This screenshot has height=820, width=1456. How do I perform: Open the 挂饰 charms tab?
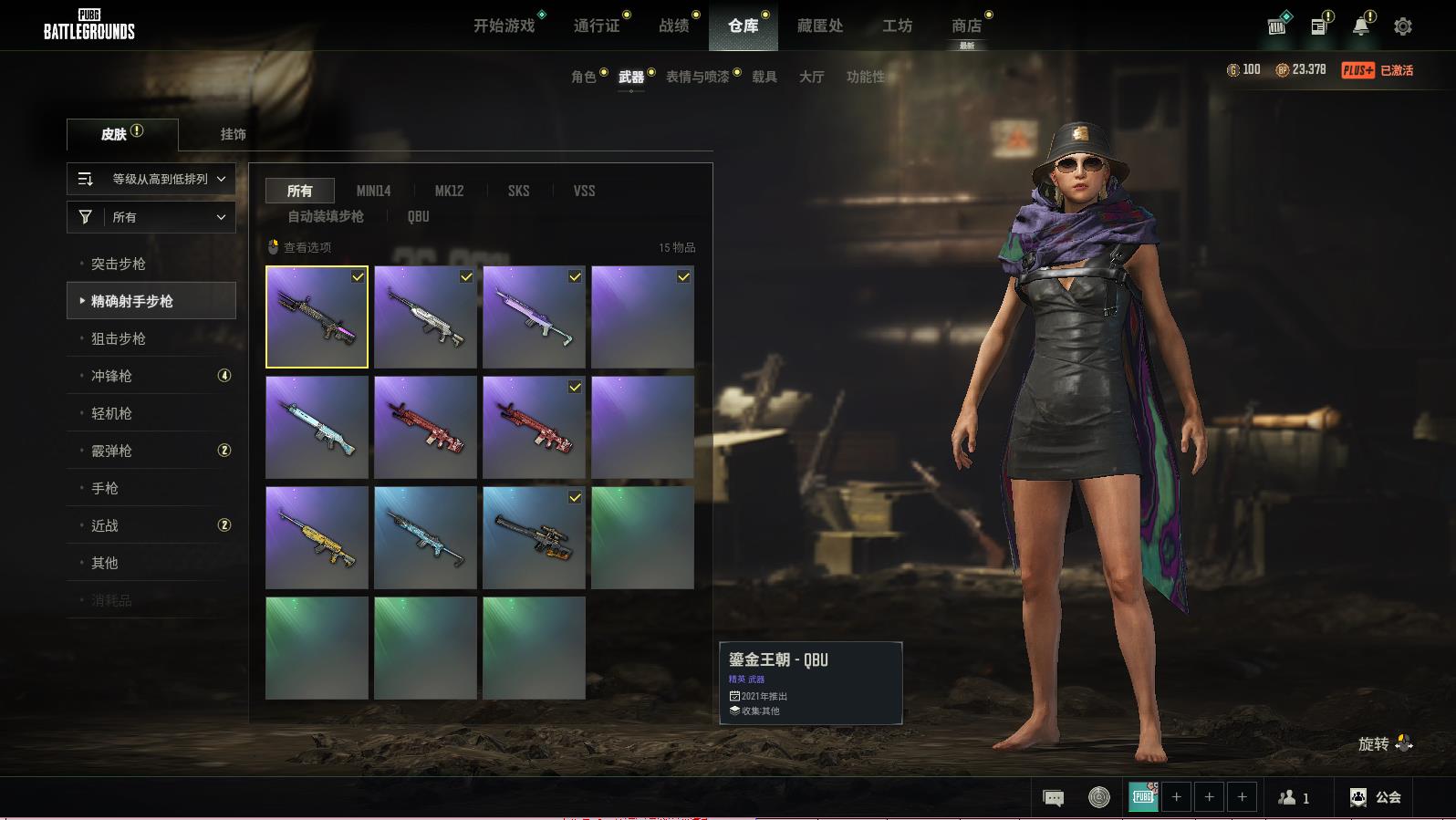[x=233, y=134]
